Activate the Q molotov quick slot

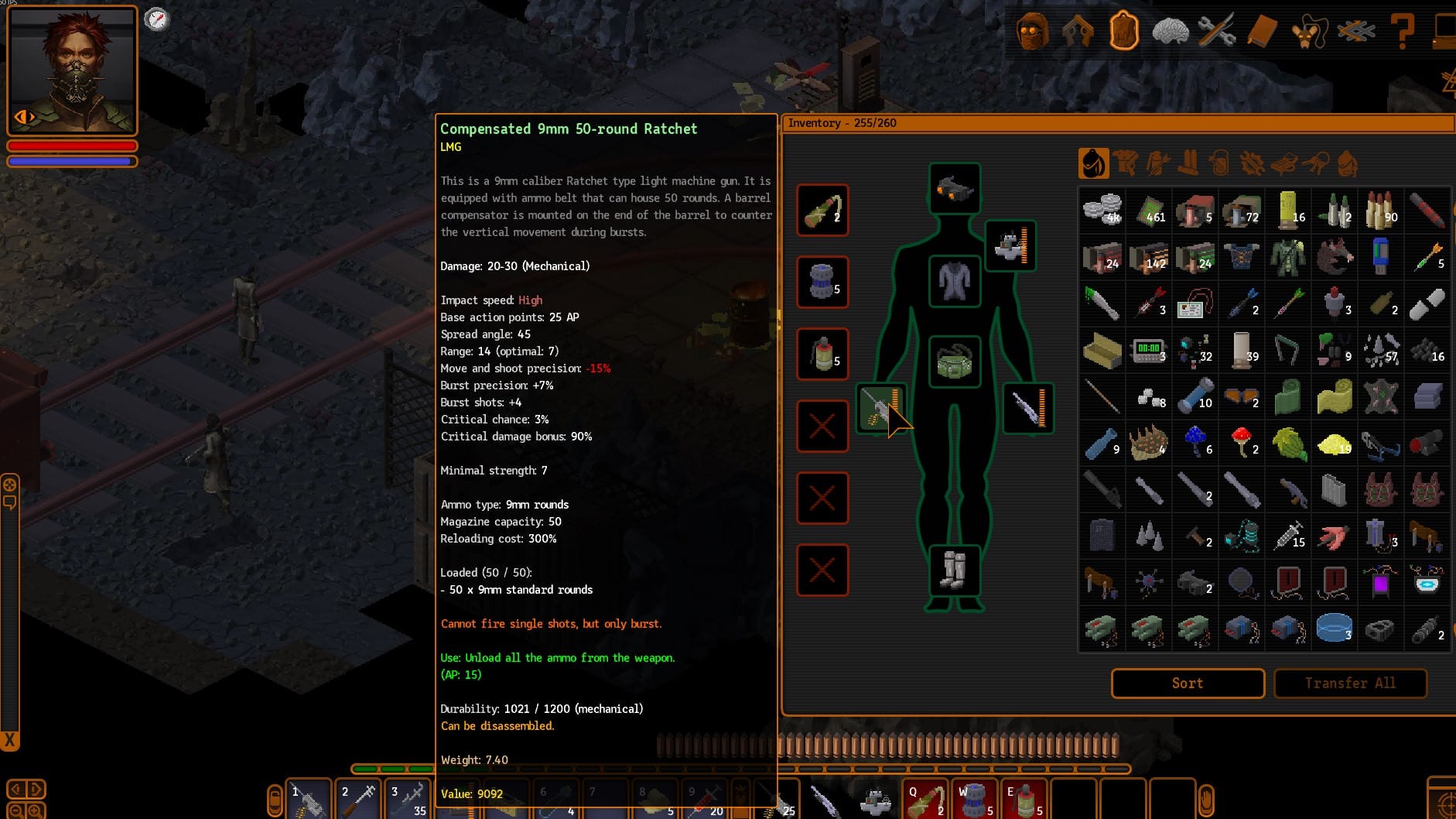925,800
